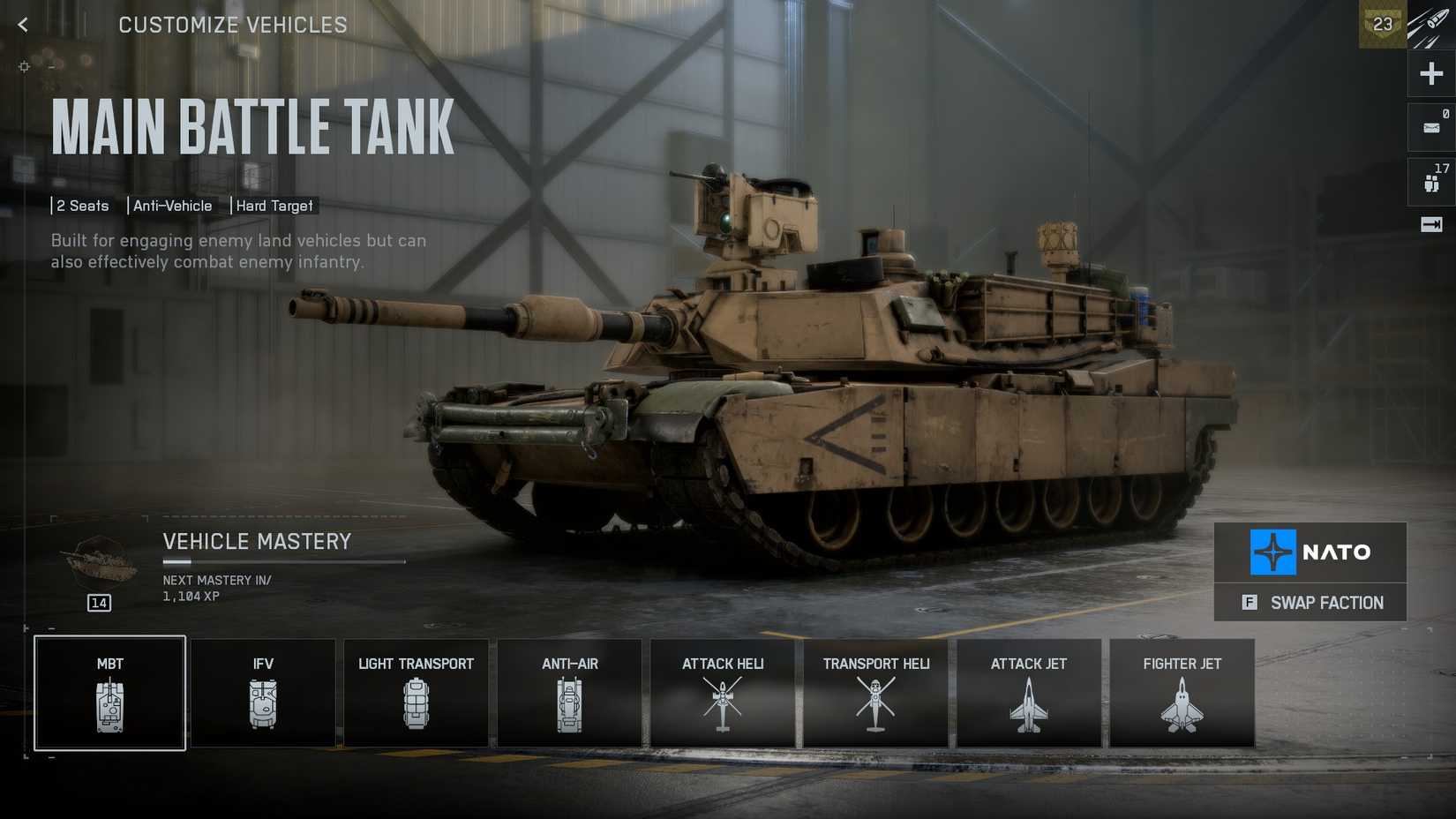Toggle the Hard Target tag
This screenshot has height=819, width=1456.
click(274, 206)
